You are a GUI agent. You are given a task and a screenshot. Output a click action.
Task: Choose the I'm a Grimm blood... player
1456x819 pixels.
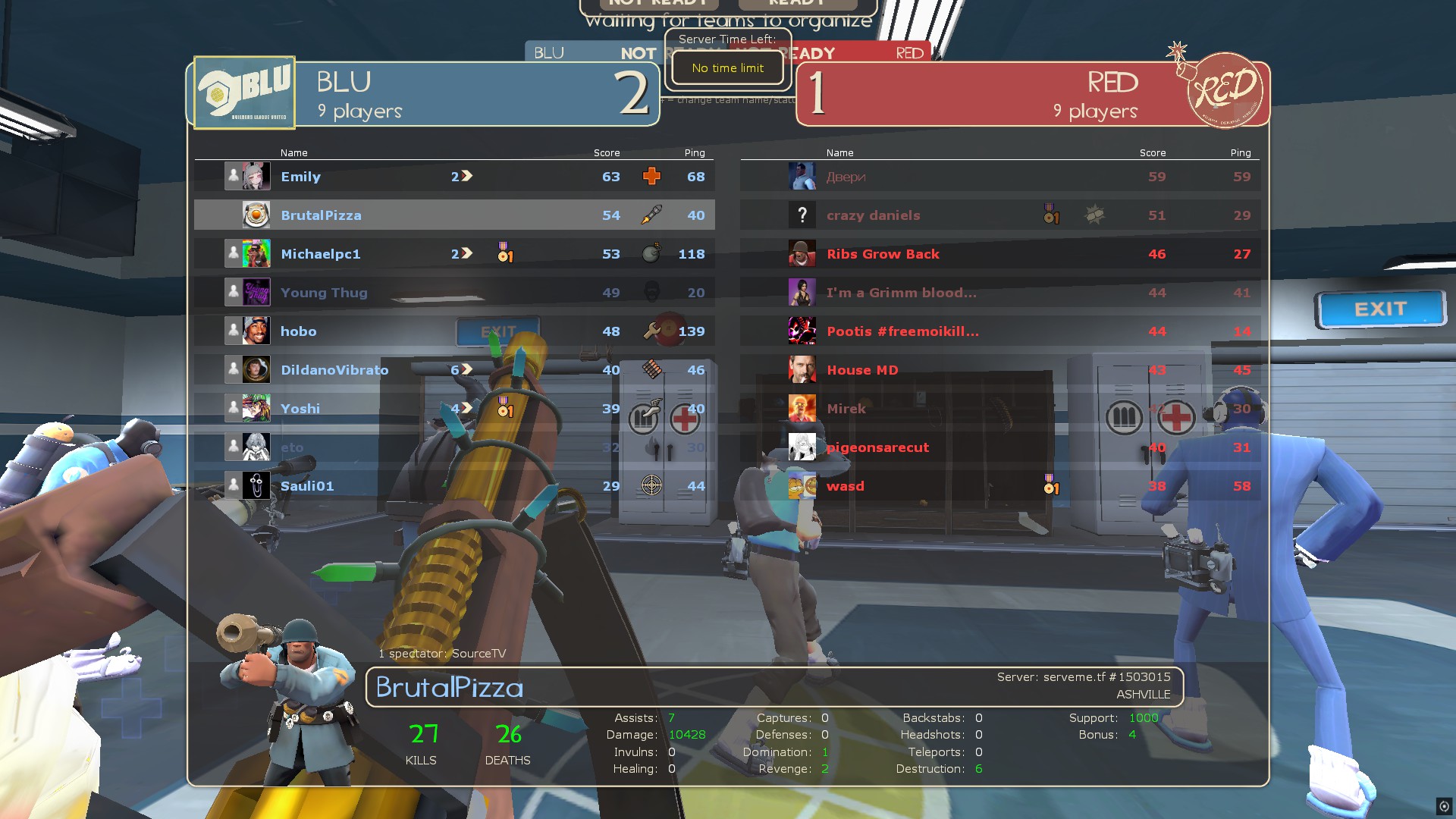click(x=901, y=293)
